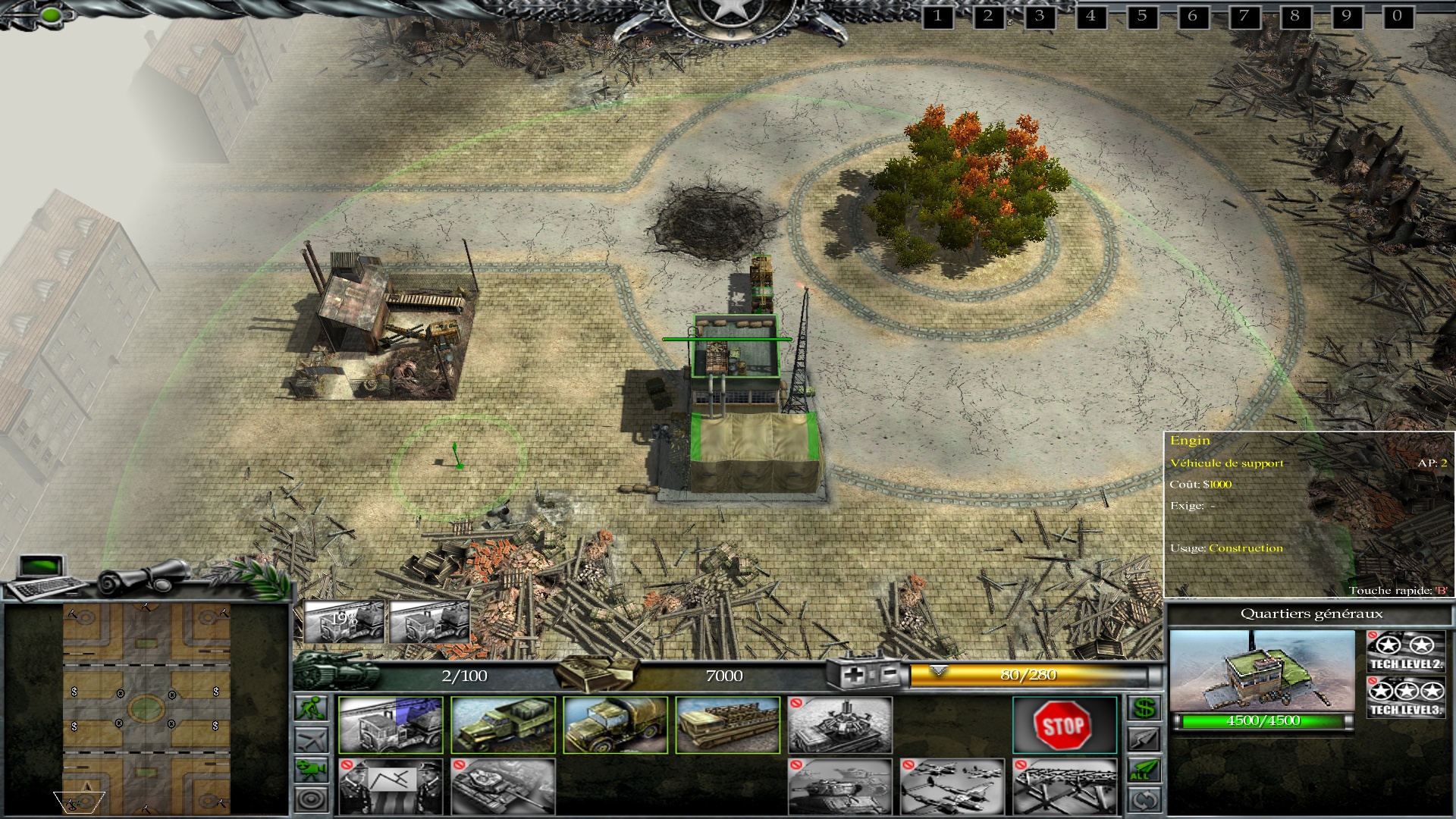Cancel the queued vehicle showing 19%
Image resolution: width=1456 pixels, height=819 pixels.
(x=344, y=621)
